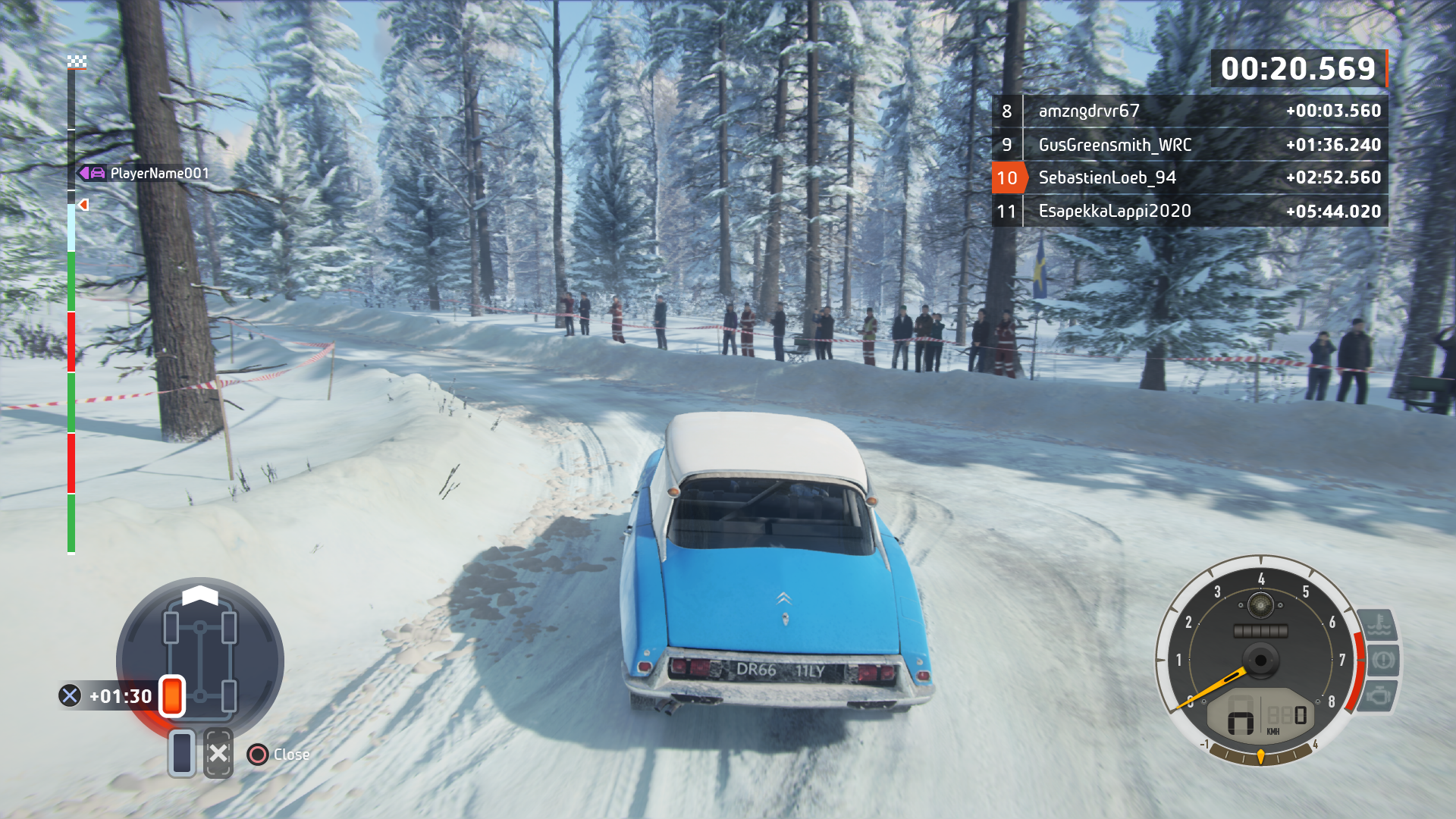The height and width of the screenshot is (819, 1456).
Task: Click the engine warning light icon
Action: pos(1379,695)
